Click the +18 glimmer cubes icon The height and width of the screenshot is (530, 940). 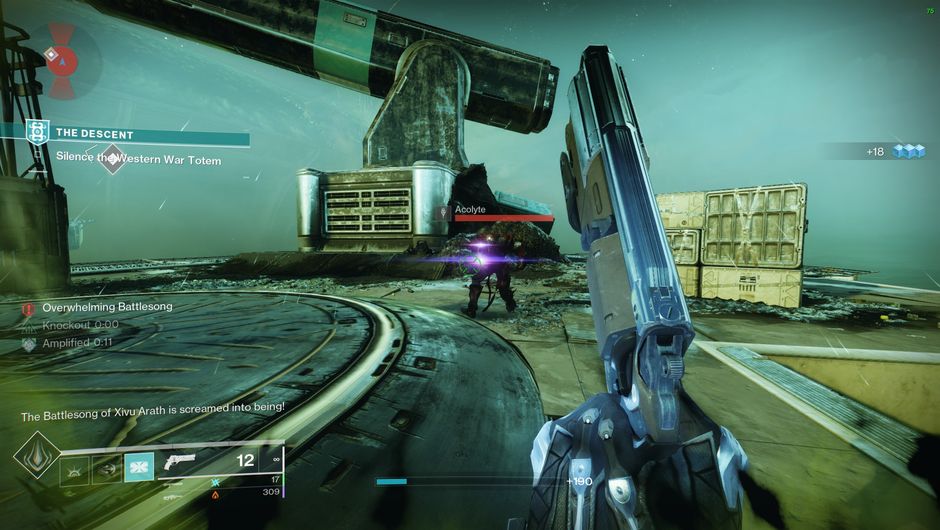point(909,151)
